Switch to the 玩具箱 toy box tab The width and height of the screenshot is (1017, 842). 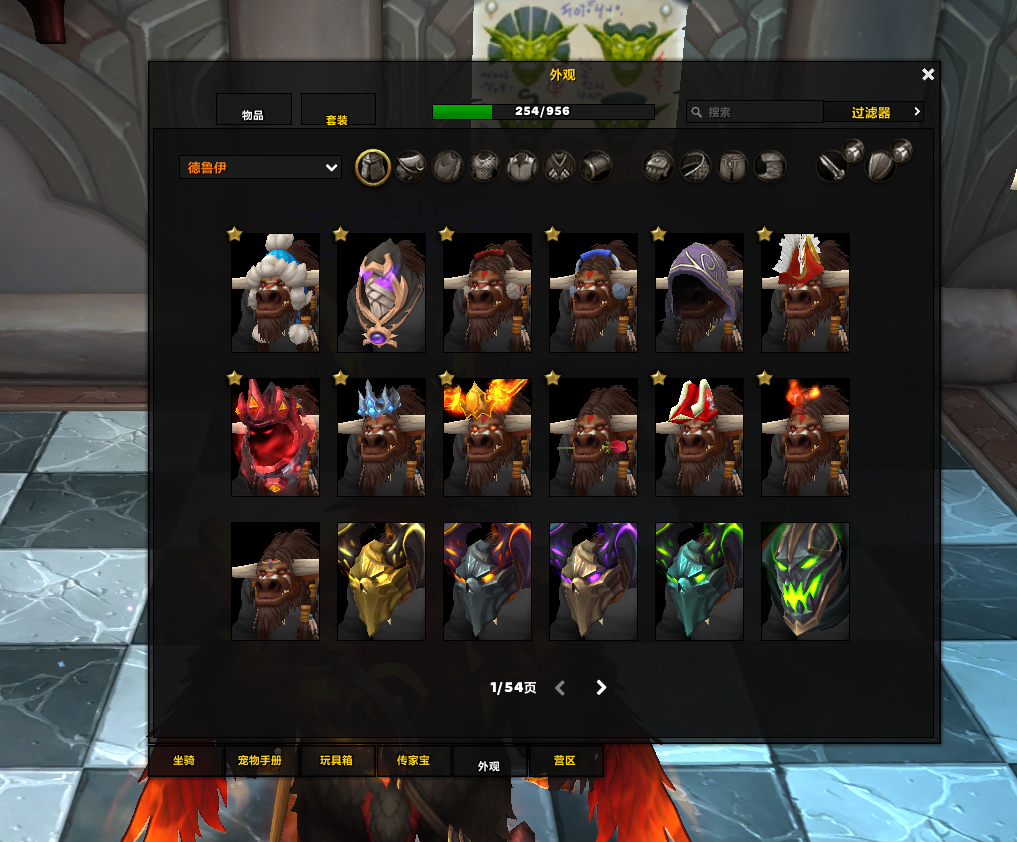336,761
